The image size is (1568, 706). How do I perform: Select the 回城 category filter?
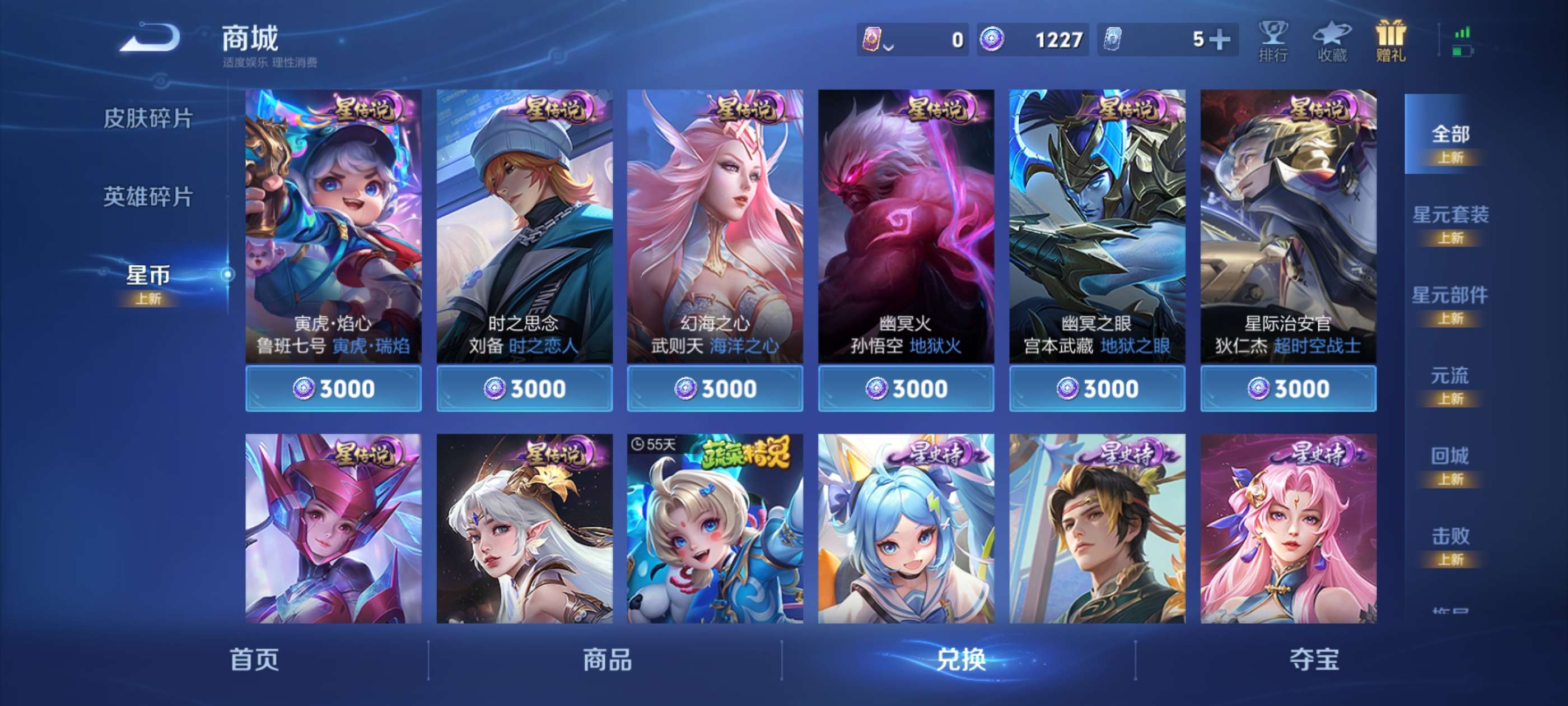coord(1451,456)
